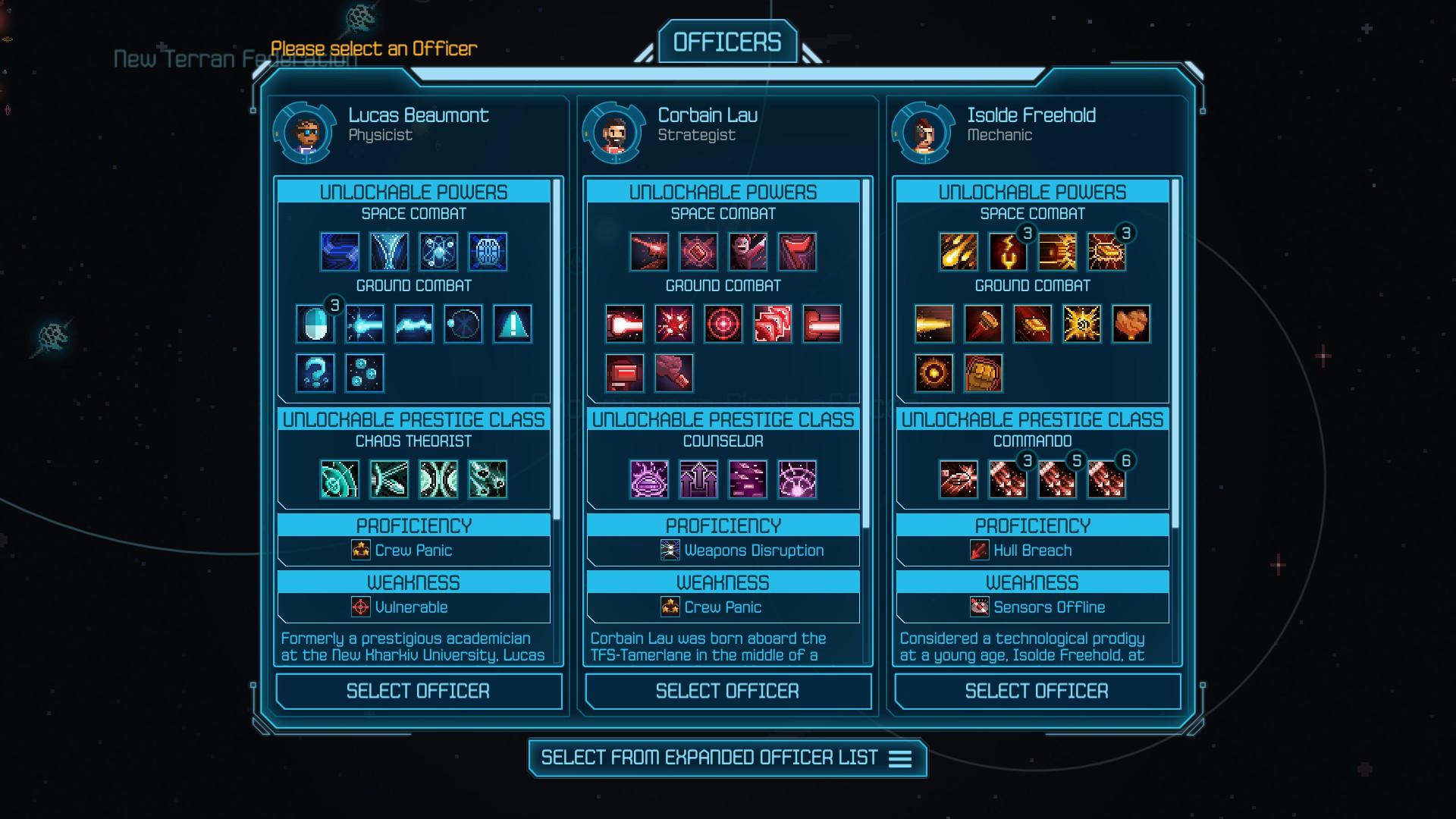Inspect the atom icon space combat power
1456x819 pixels.
click(439, 252)
